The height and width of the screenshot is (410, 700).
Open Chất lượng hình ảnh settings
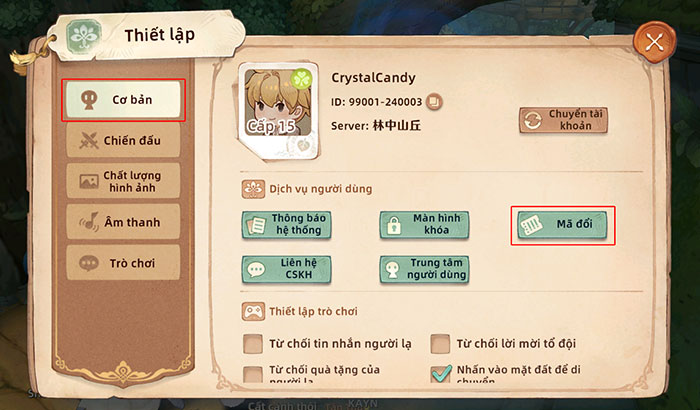[123, 182]
